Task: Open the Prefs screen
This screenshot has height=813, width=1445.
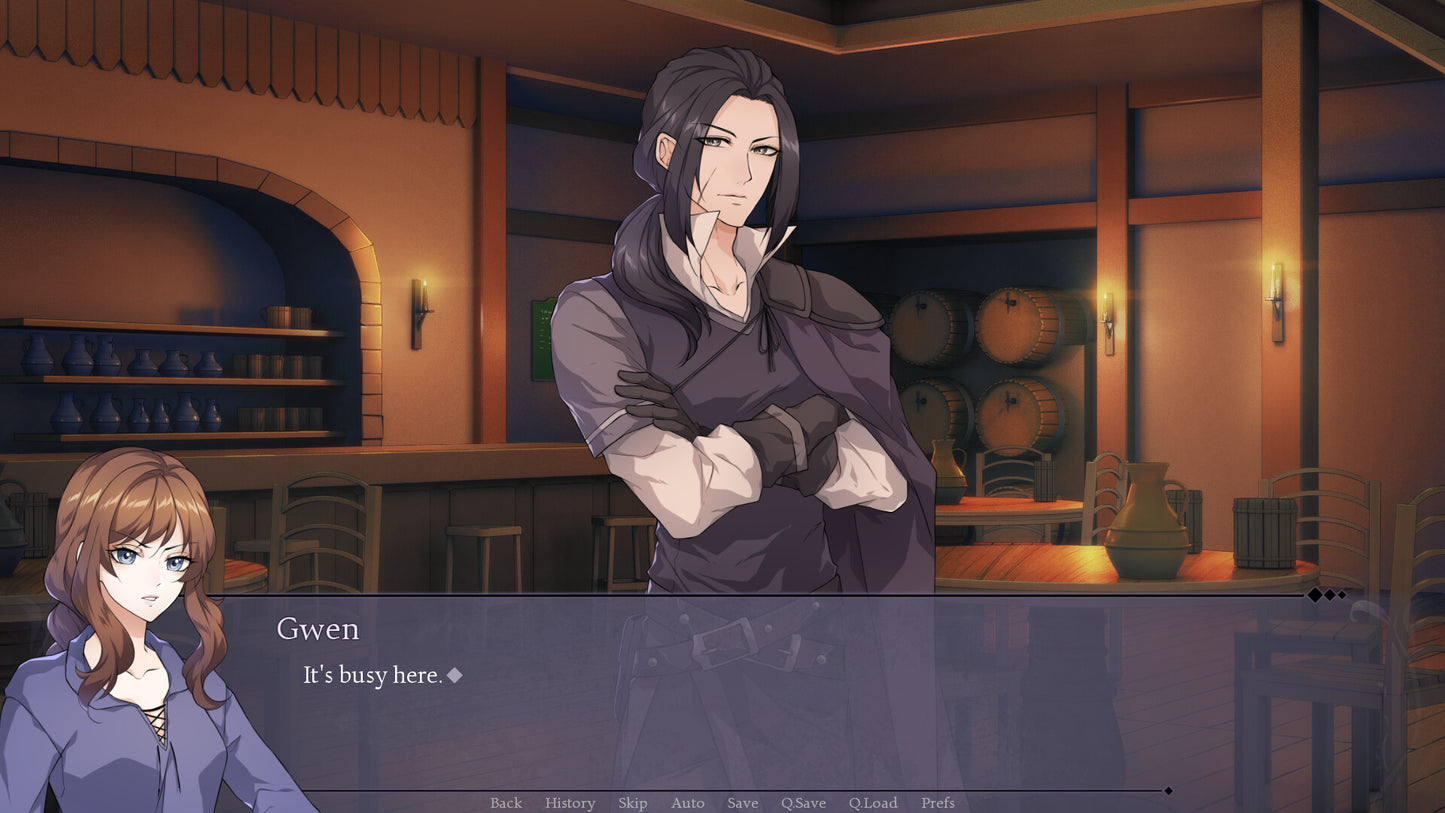Action: tap(937, 802)
